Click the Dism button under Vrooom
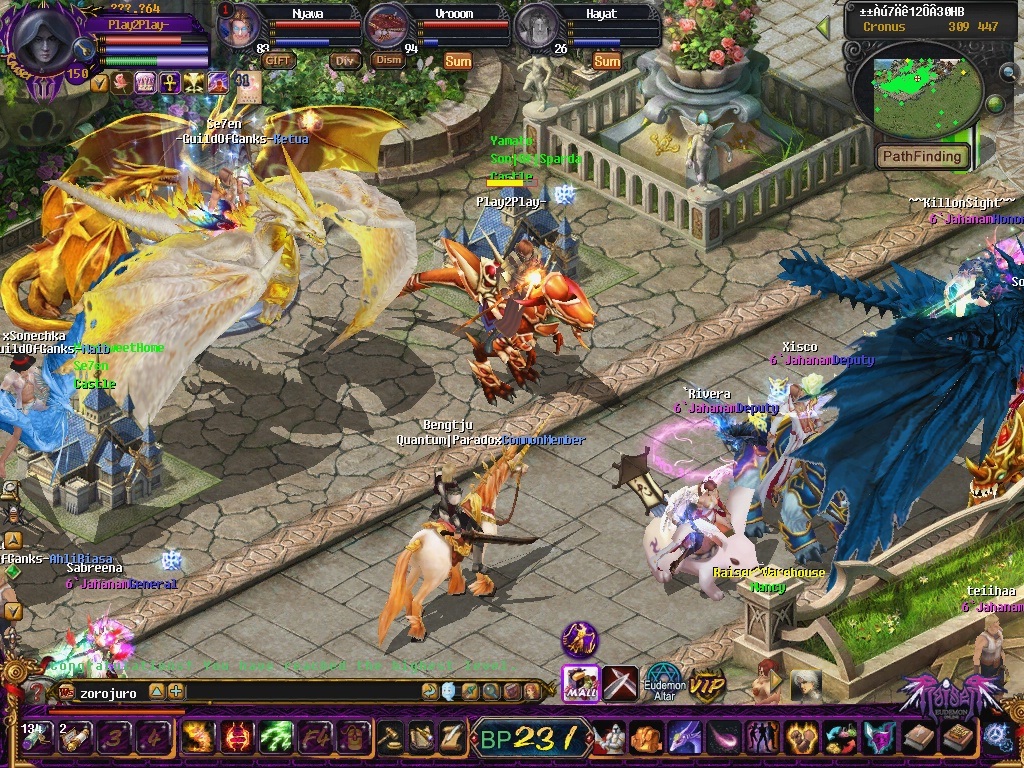Image resolution: width=1024 pixels, height=768 pixels. pos(387,60)
